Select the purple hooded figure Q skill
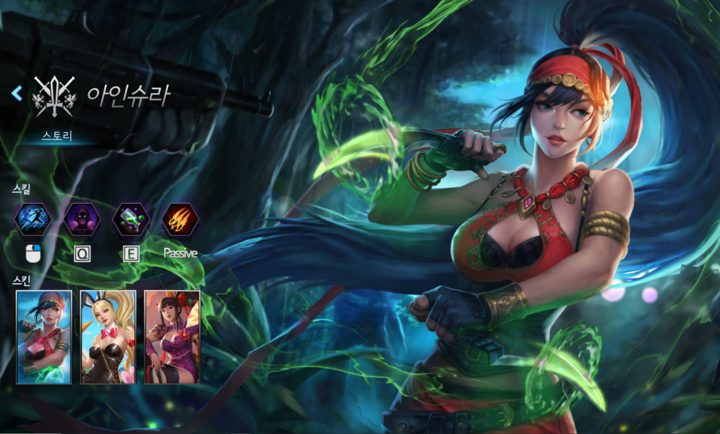 (82, 219)
